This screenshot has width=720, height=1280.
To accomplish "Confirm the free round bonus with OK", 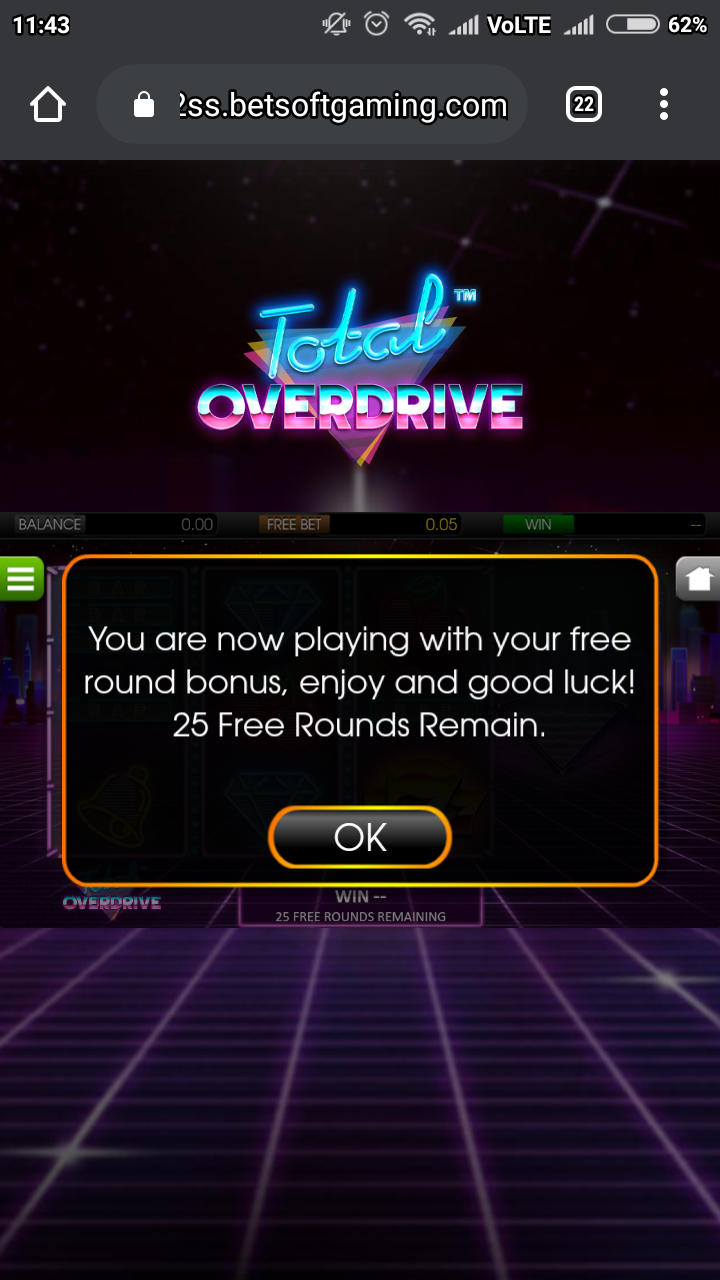I will point(360,836).
